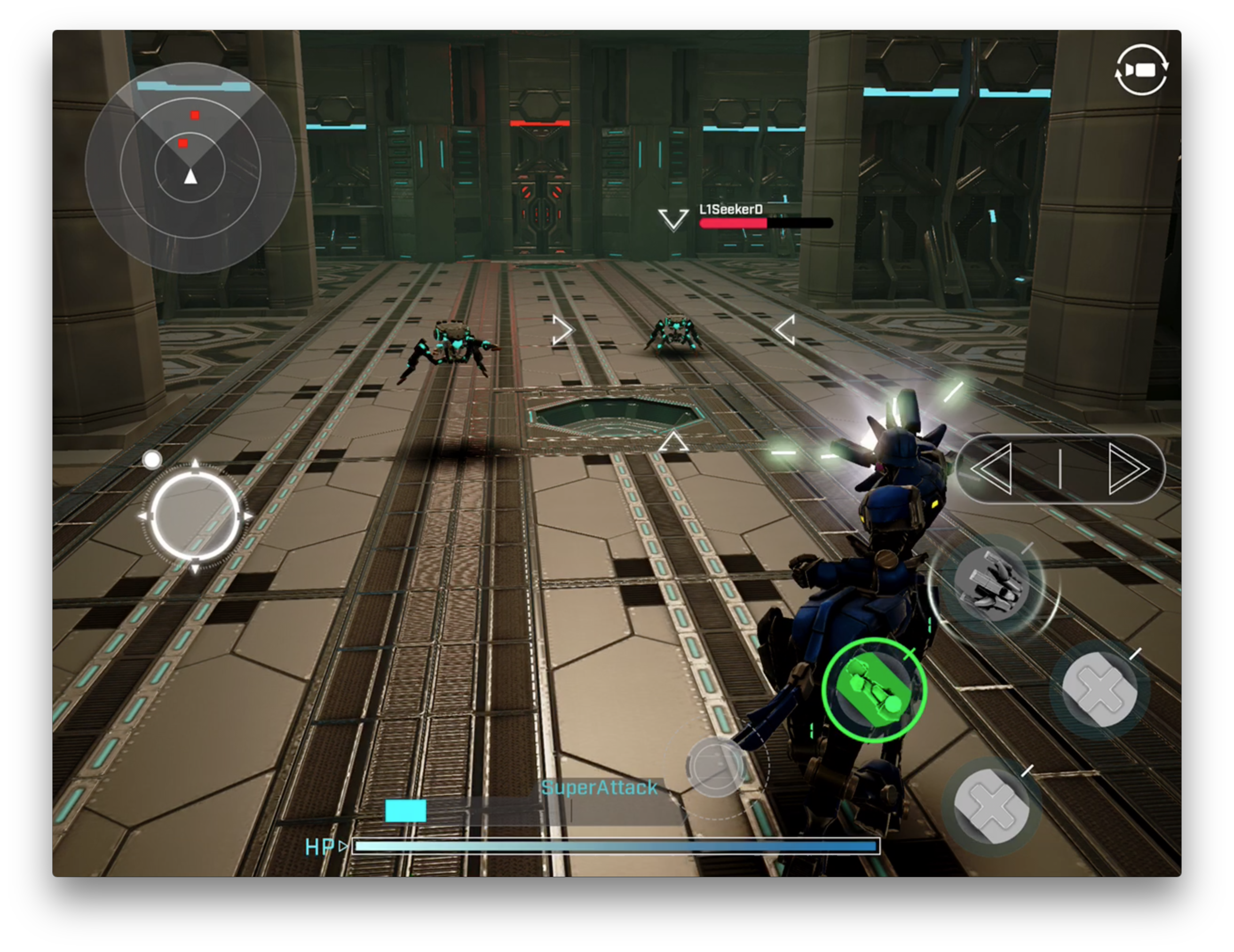1234x952 pixels.
Task: Select next target with right arrow
Action: click(x=1128, y=469)
